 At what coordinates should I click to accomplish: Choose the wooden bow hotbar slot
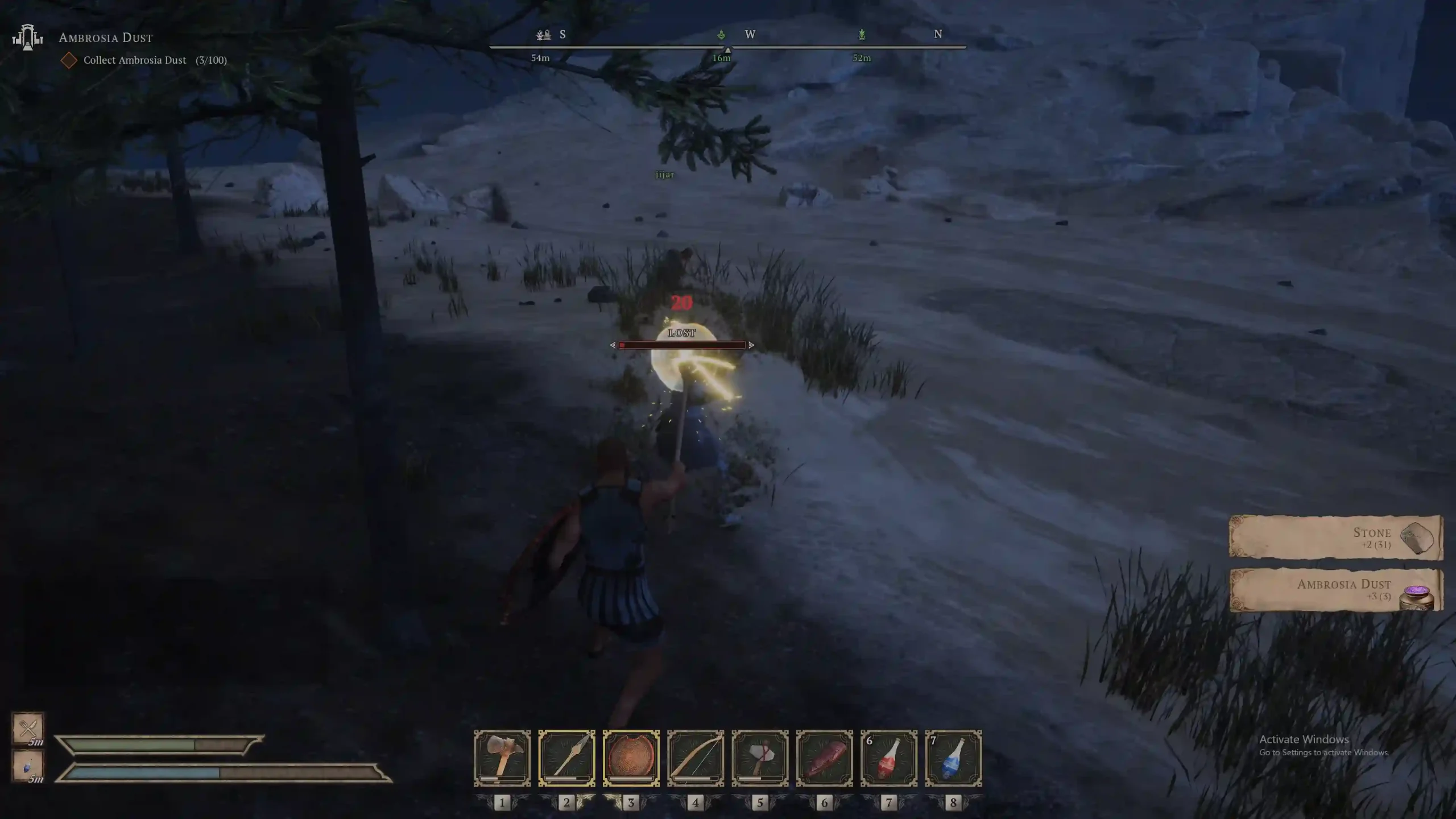coord(696,758)
